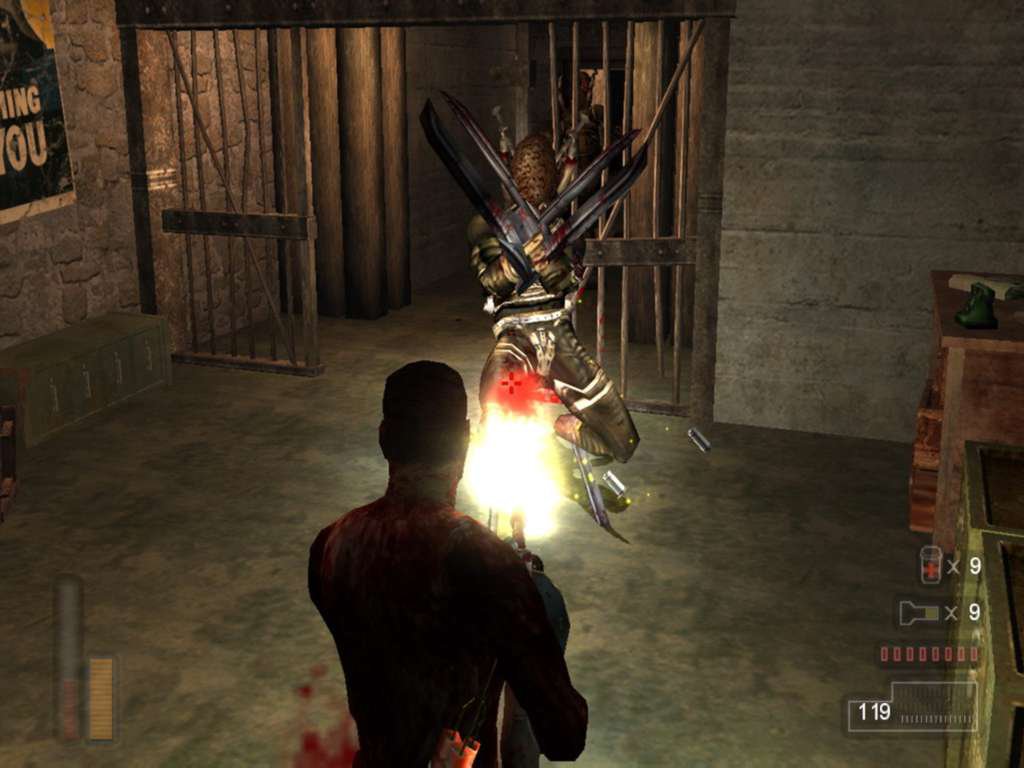1024x768 pixels.
Task: Select the medicine bottle pill icon
Action: coord(930,566)
